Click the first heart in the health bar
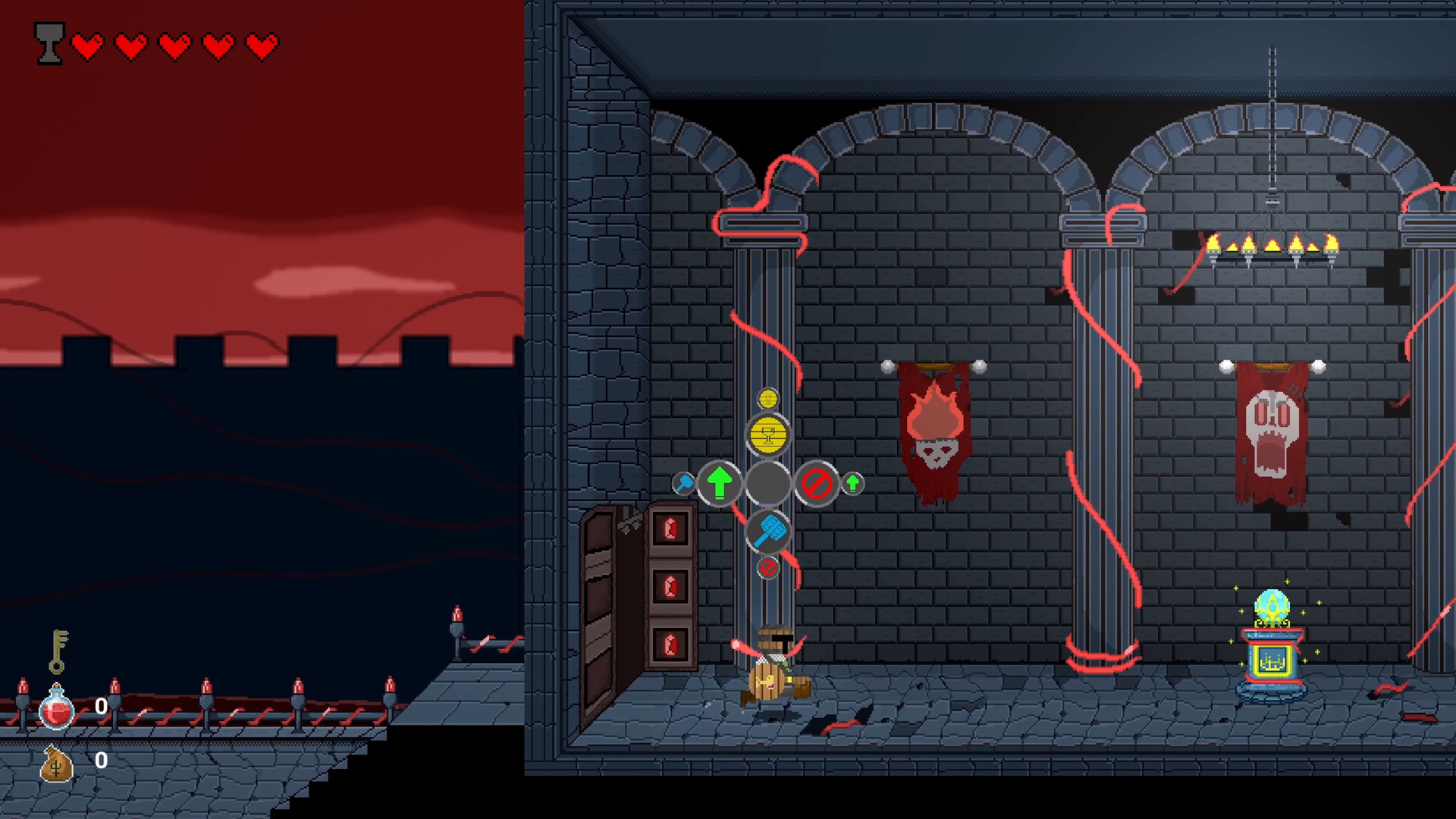The width and height of the screenshot is (1456, 819). click(x=88, y=44)
